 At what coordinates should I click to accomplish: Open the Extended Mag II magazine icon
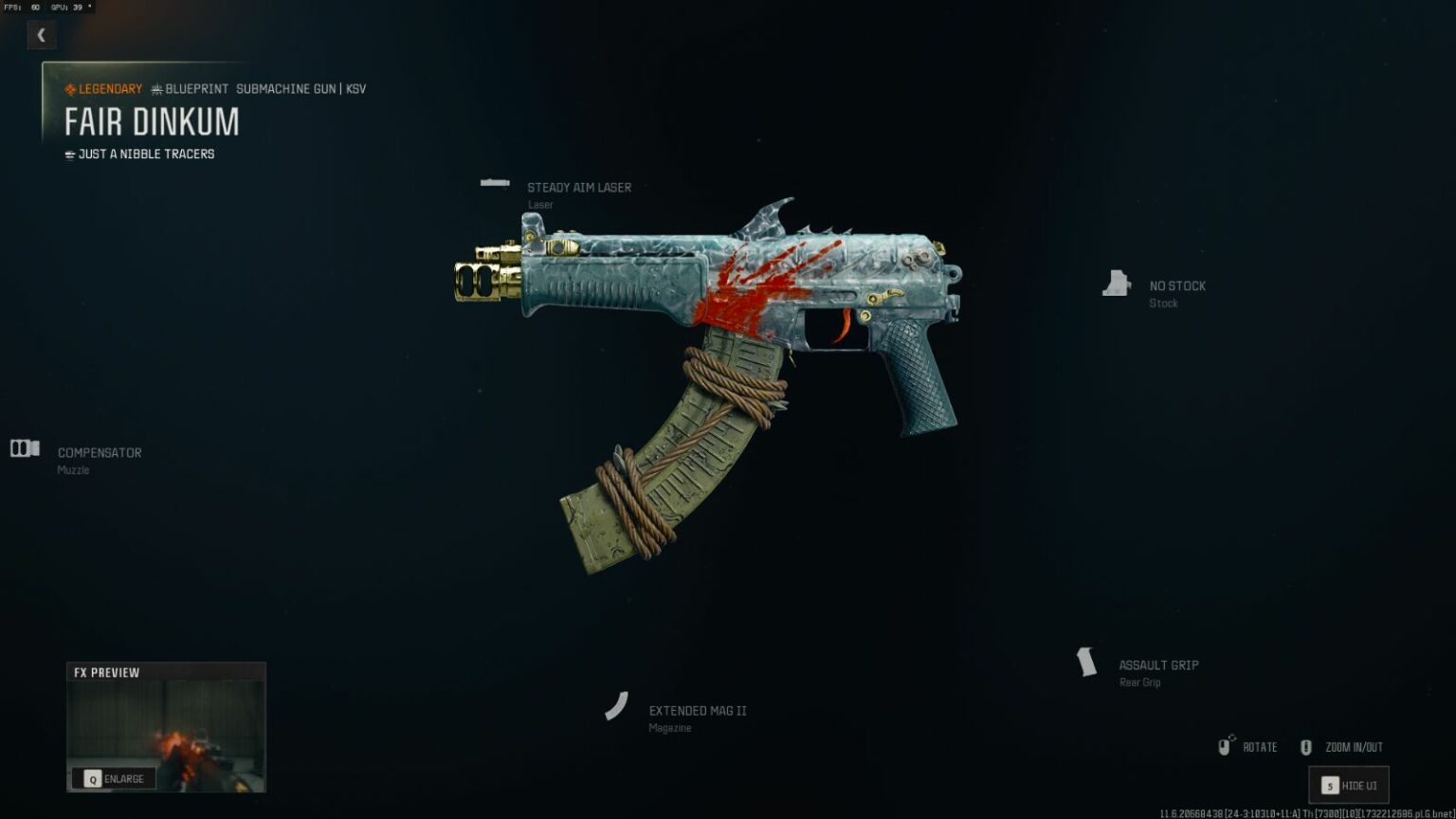618,706
